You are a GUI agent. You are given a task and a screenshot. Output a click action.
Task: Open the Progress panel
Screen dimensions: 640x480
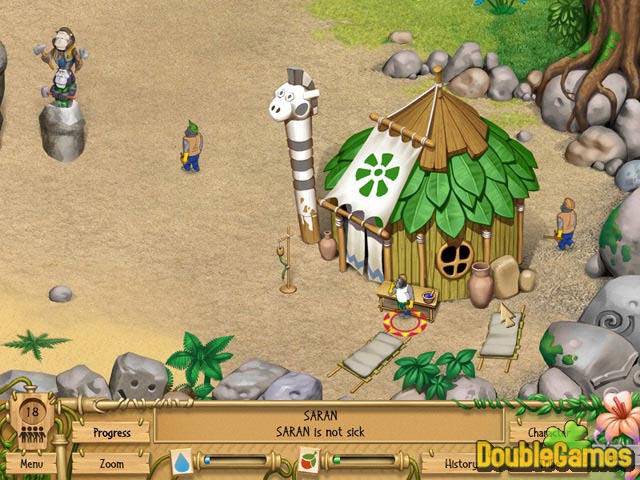click(112, 433)
